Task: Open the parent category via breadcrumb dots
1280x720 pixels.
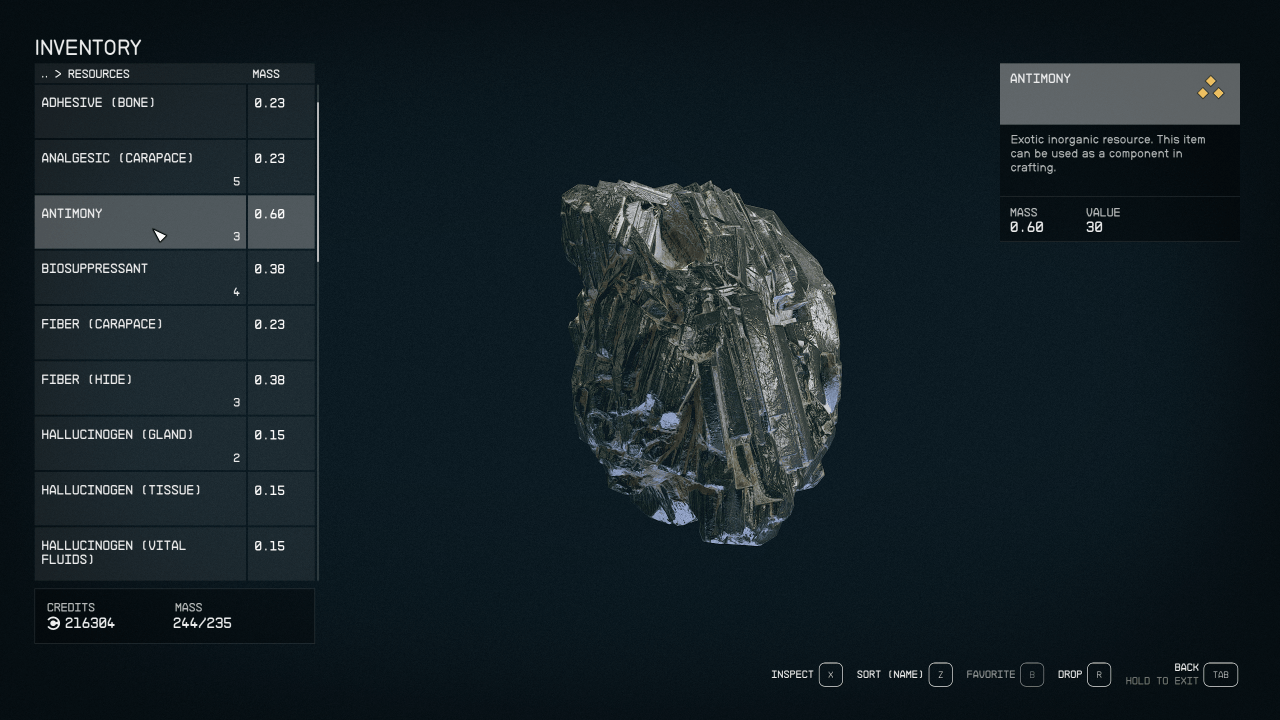Action: (x=44, y=73)
